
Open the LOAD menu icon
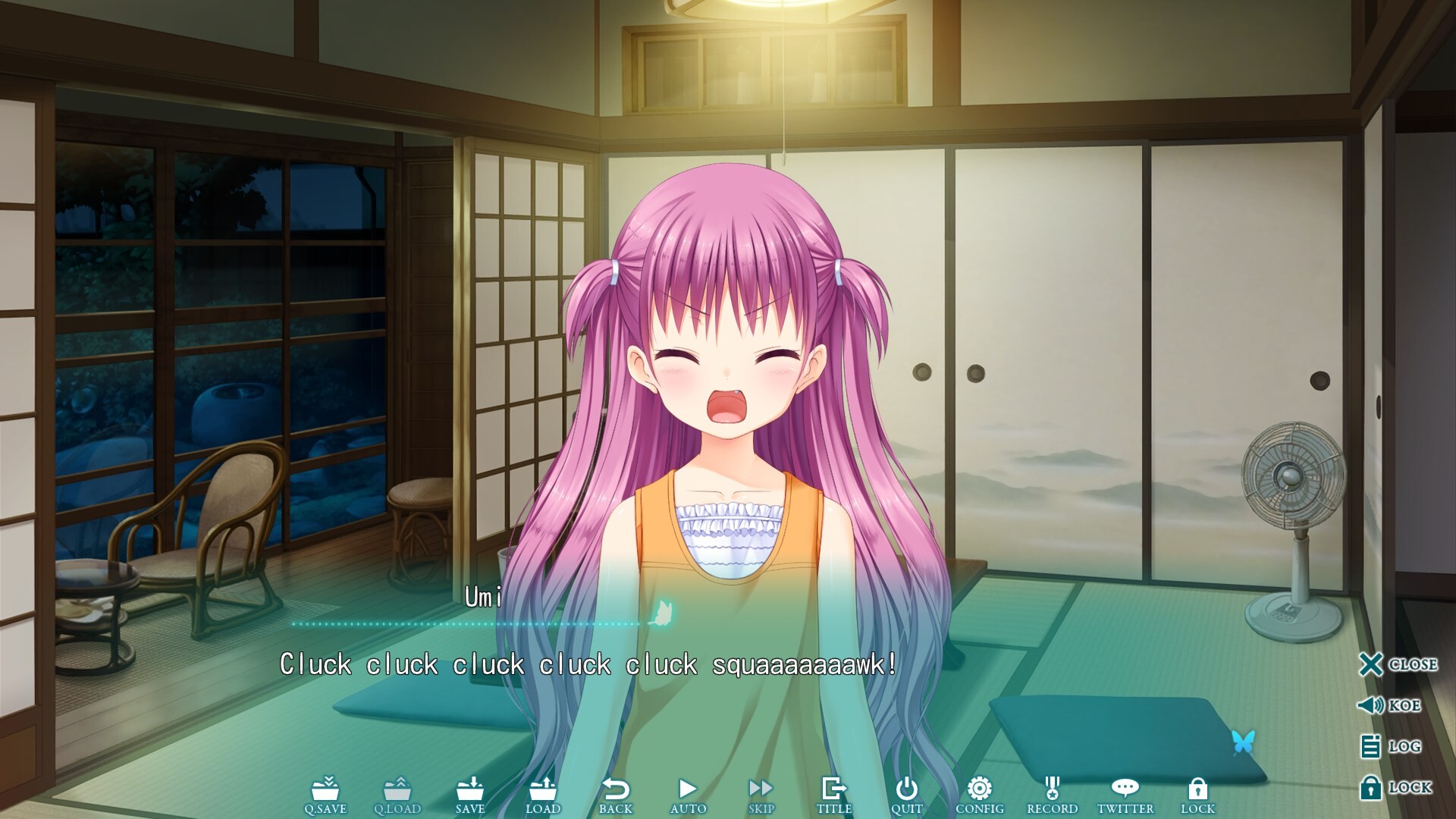[x=544, y=791]
